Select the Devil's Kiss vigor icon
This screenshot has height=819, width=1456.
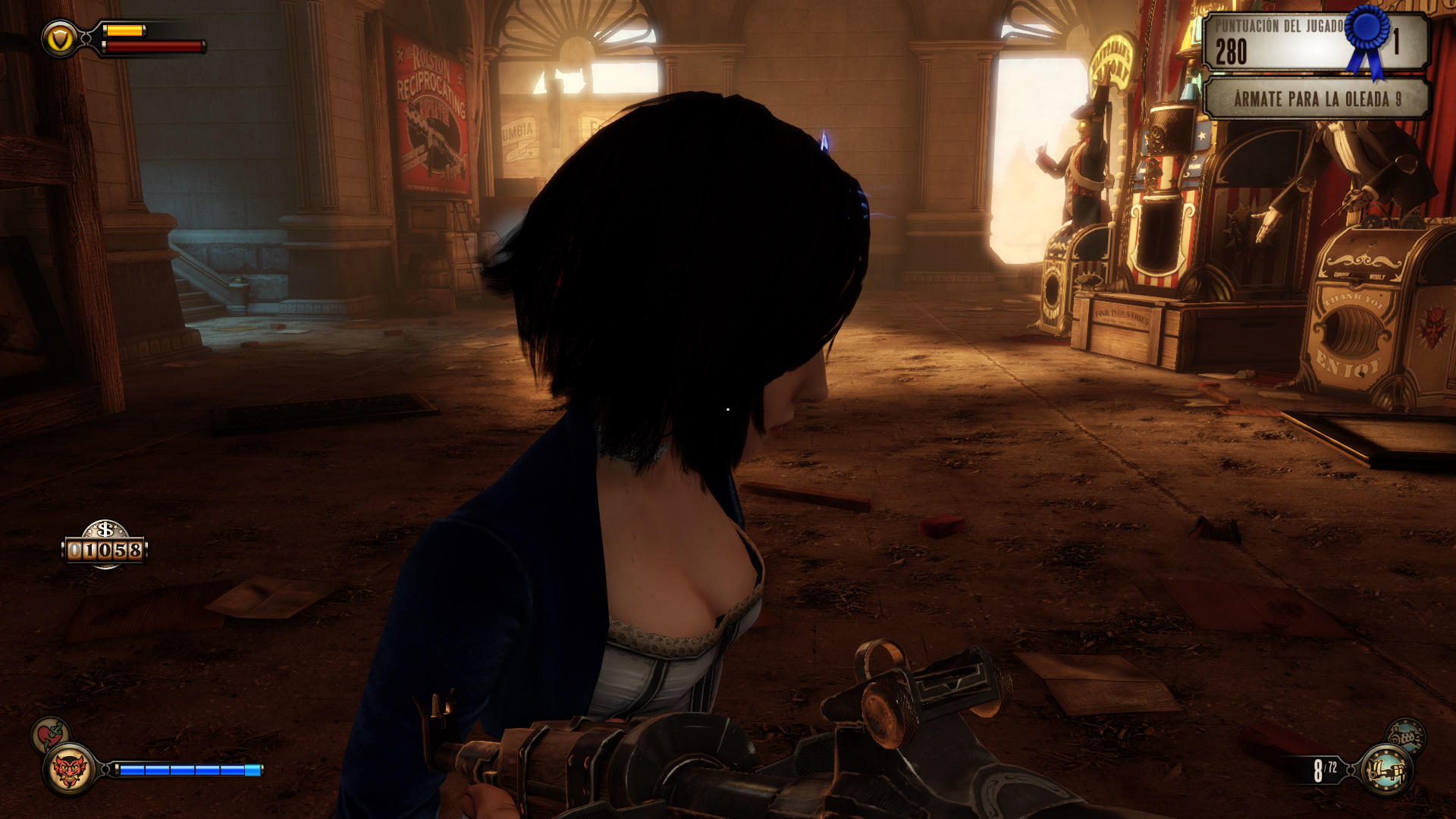click(x=69, y=770)
